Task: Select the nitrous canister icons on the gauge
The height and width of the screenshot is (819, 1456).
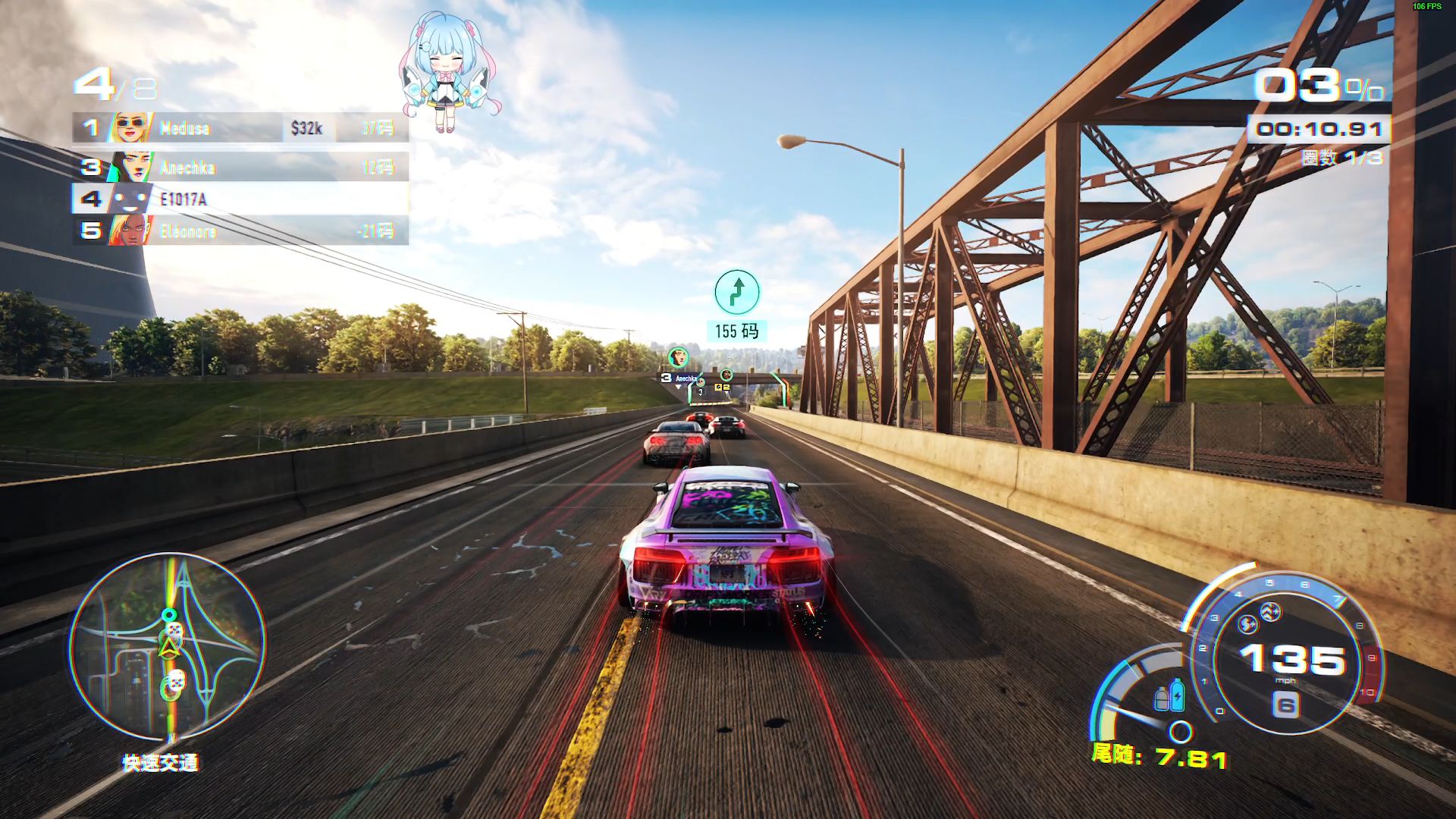Action: coord(1169,695)
